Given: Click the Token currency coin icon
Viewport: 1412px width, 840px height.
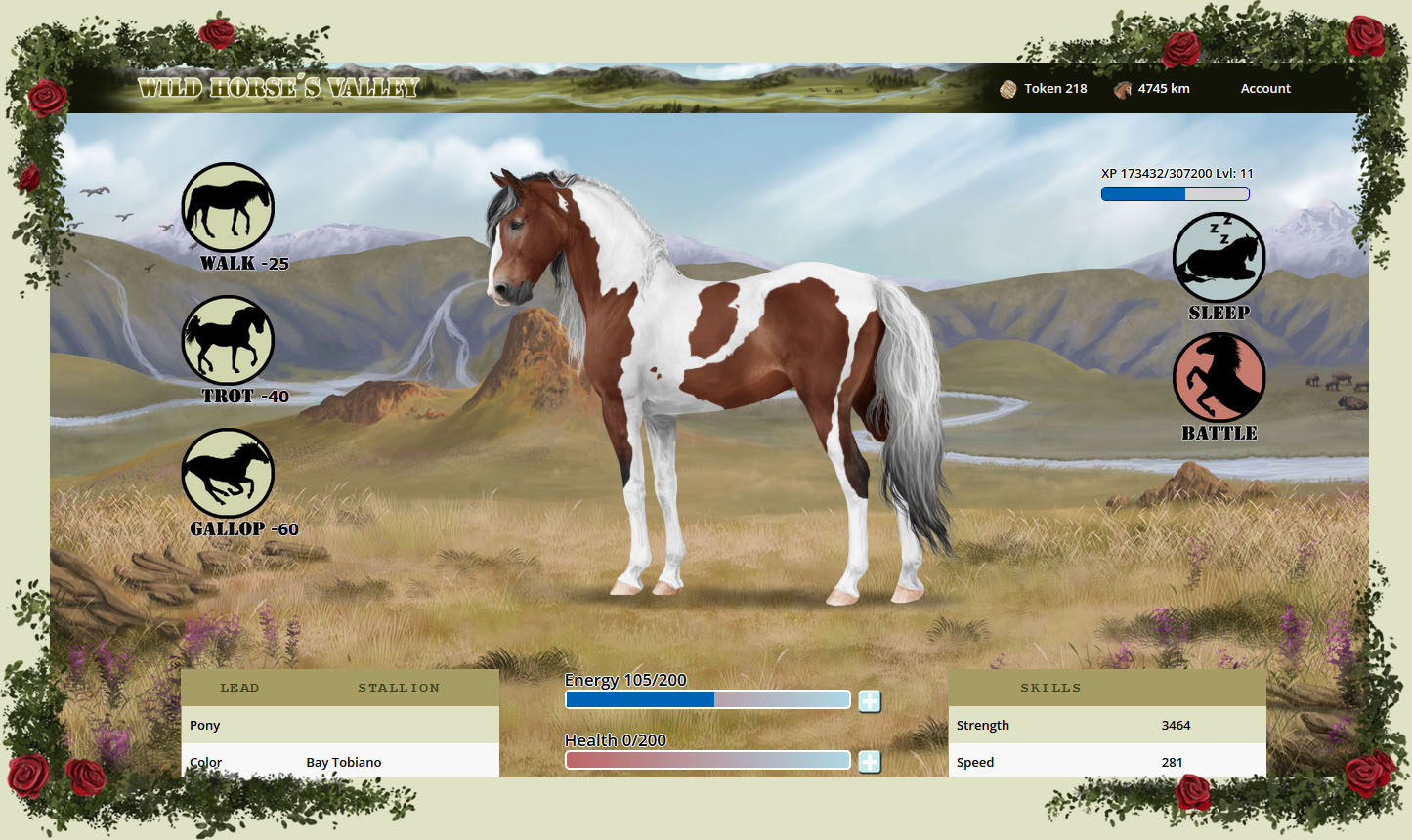Looking at the screenshot, I should (x=1006, y=88).
